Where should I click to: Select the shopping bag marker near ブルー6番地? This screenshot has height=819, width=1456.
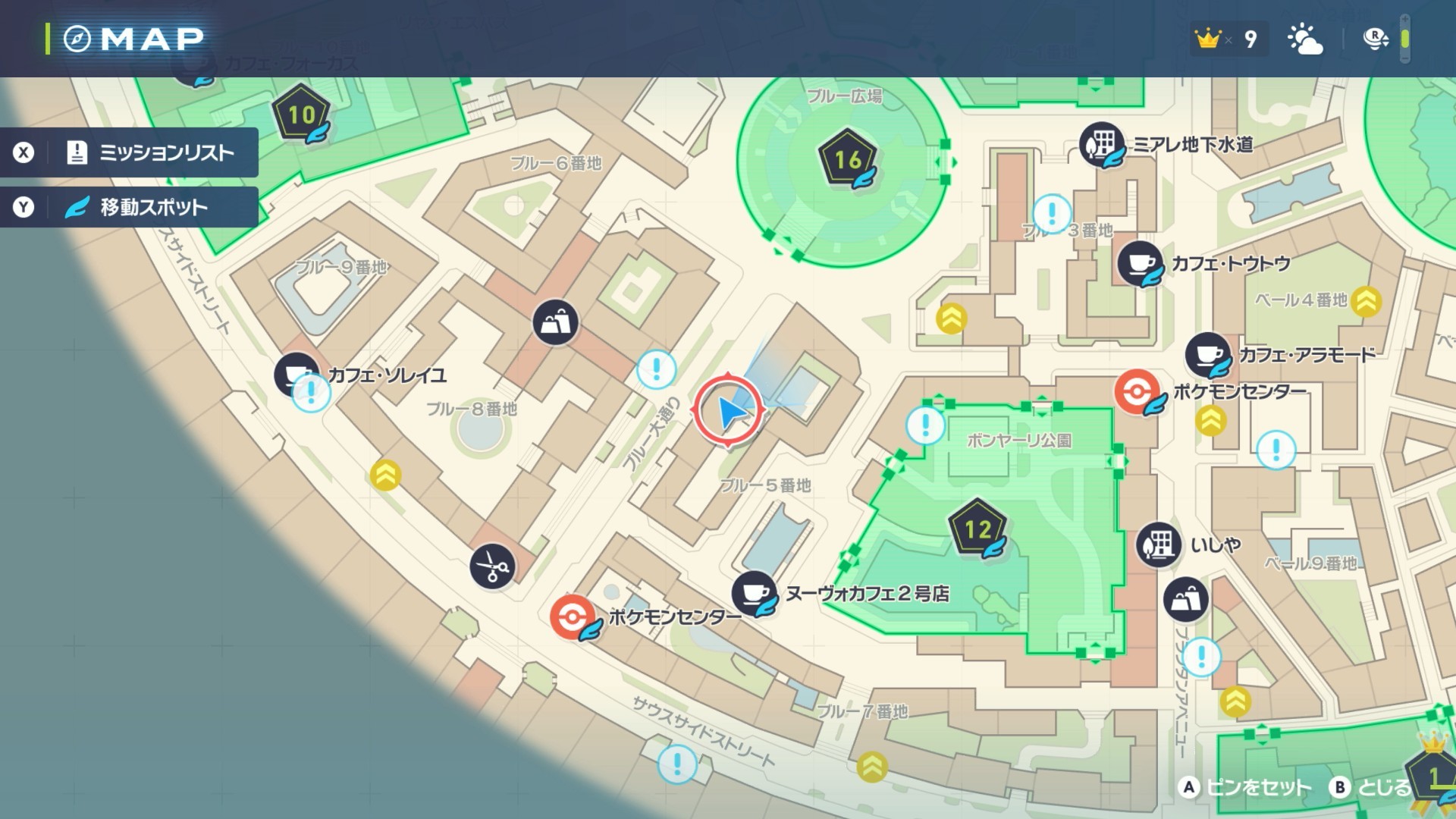click(555, 322)
